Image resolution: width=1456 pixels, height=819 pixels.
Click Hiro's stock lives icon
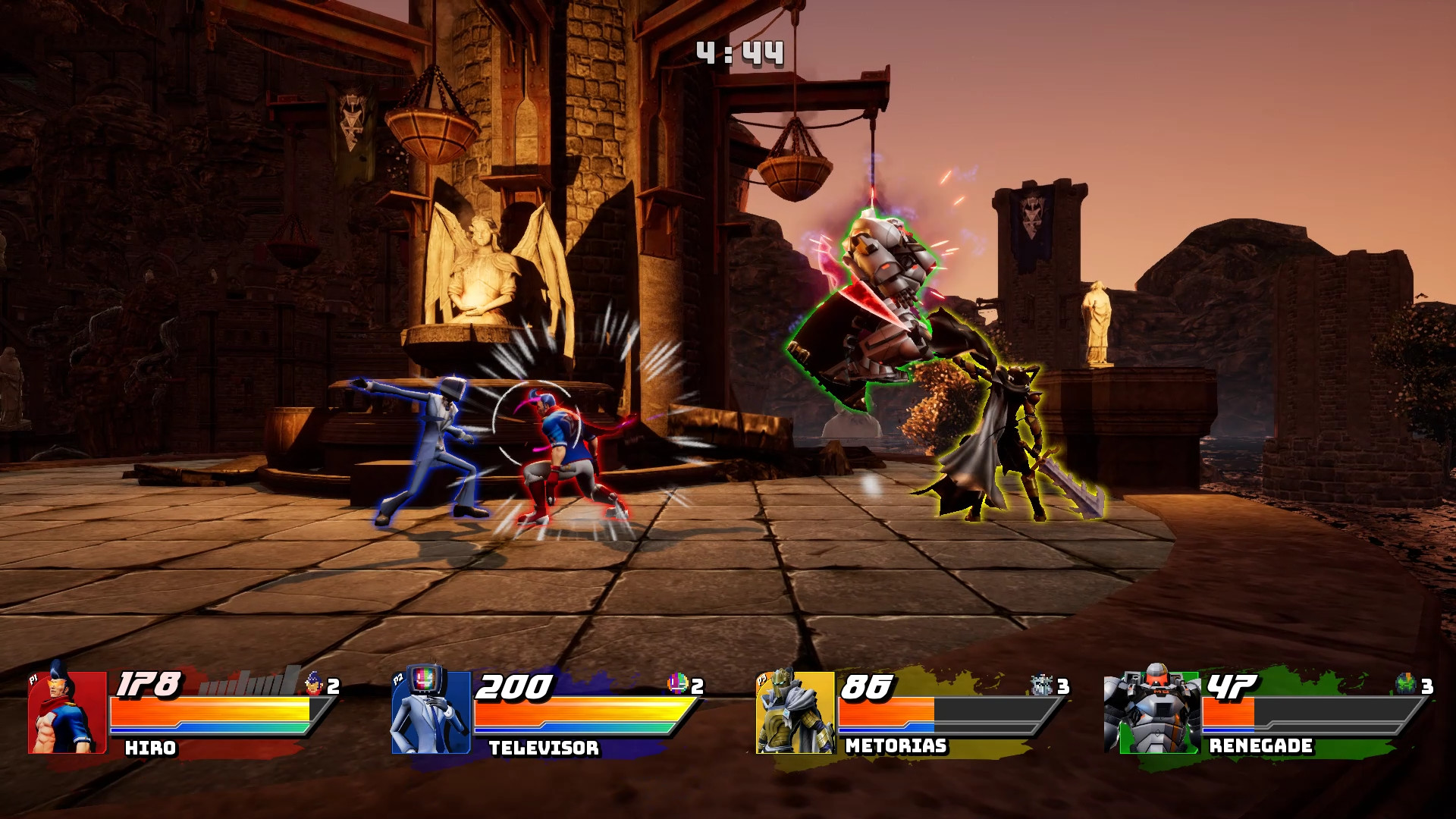(x=314, y=684)
